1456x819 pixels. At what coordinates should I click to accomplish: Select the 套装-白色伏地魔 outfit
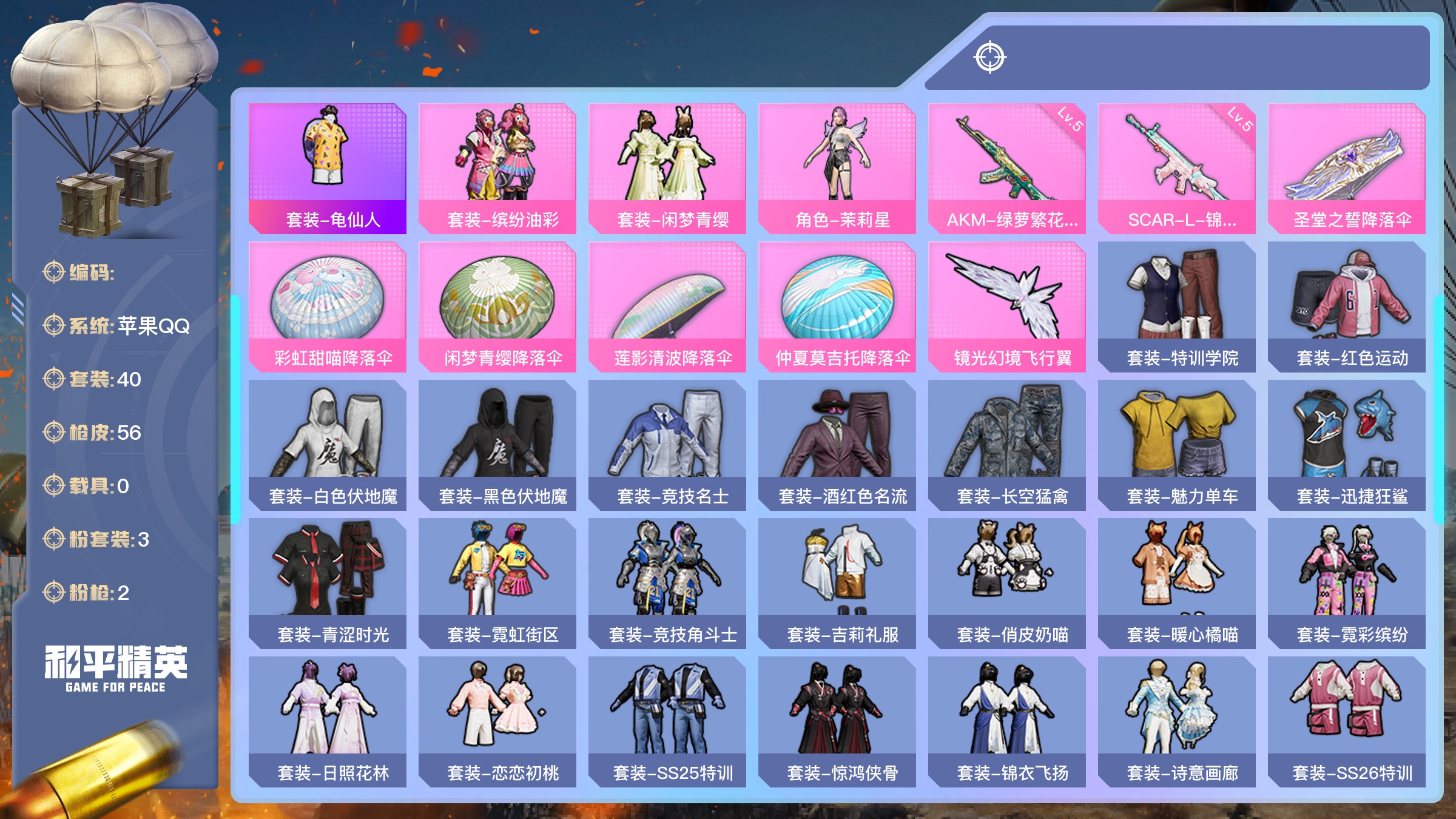(328, 445)
